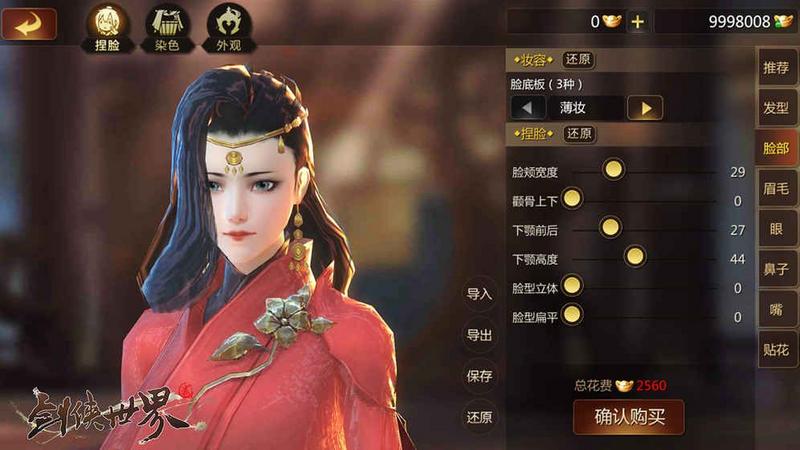
Task: Open the 染色 dye tab
Action: [x=167, y=26]
